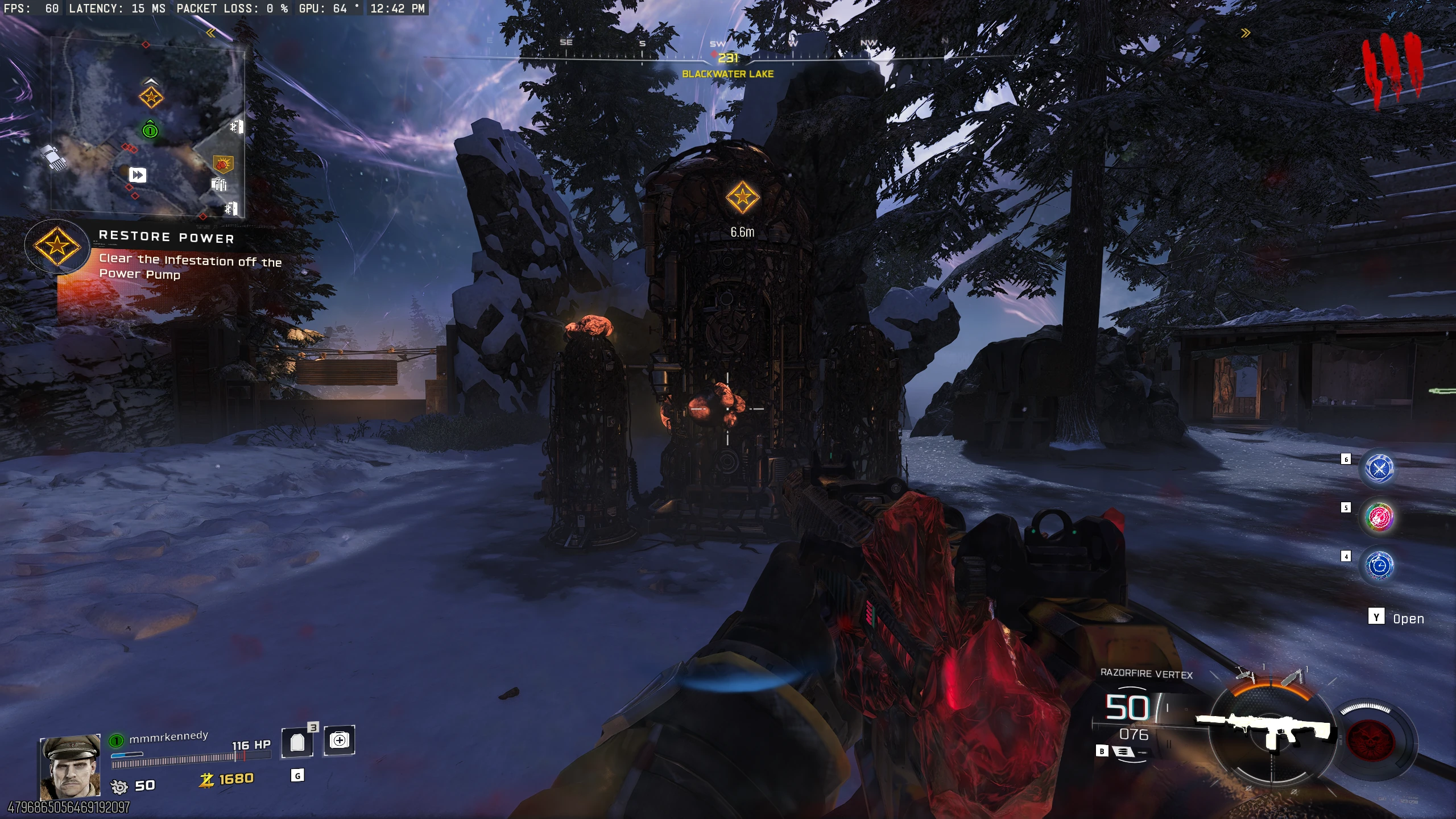The height and width of the screenshot is (819, 1456).
Task: Click the salvage gear currency icon
Action: tap(119, 787)
